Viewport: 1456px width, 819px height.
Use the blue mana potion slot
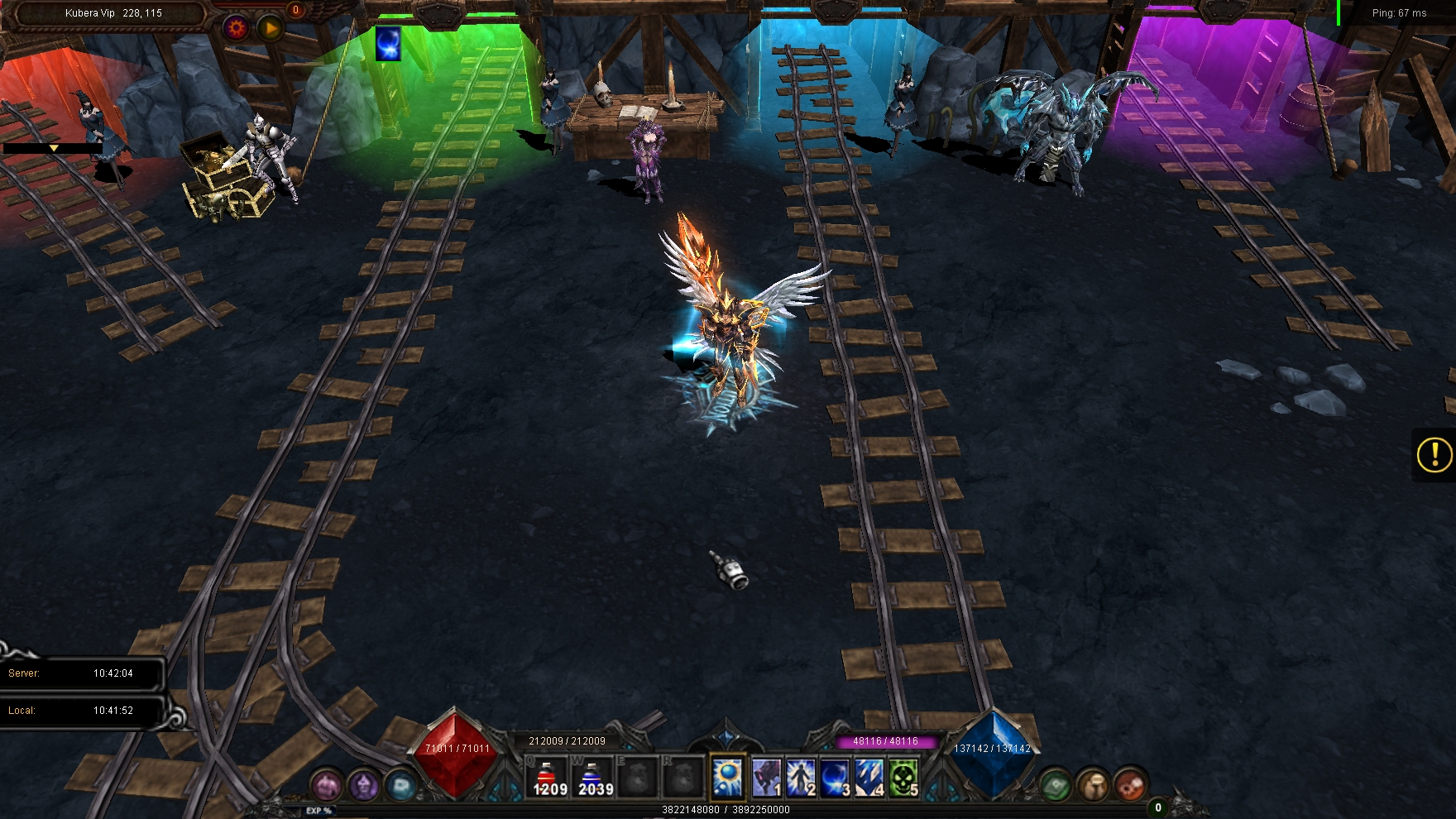tap(593, 778)
